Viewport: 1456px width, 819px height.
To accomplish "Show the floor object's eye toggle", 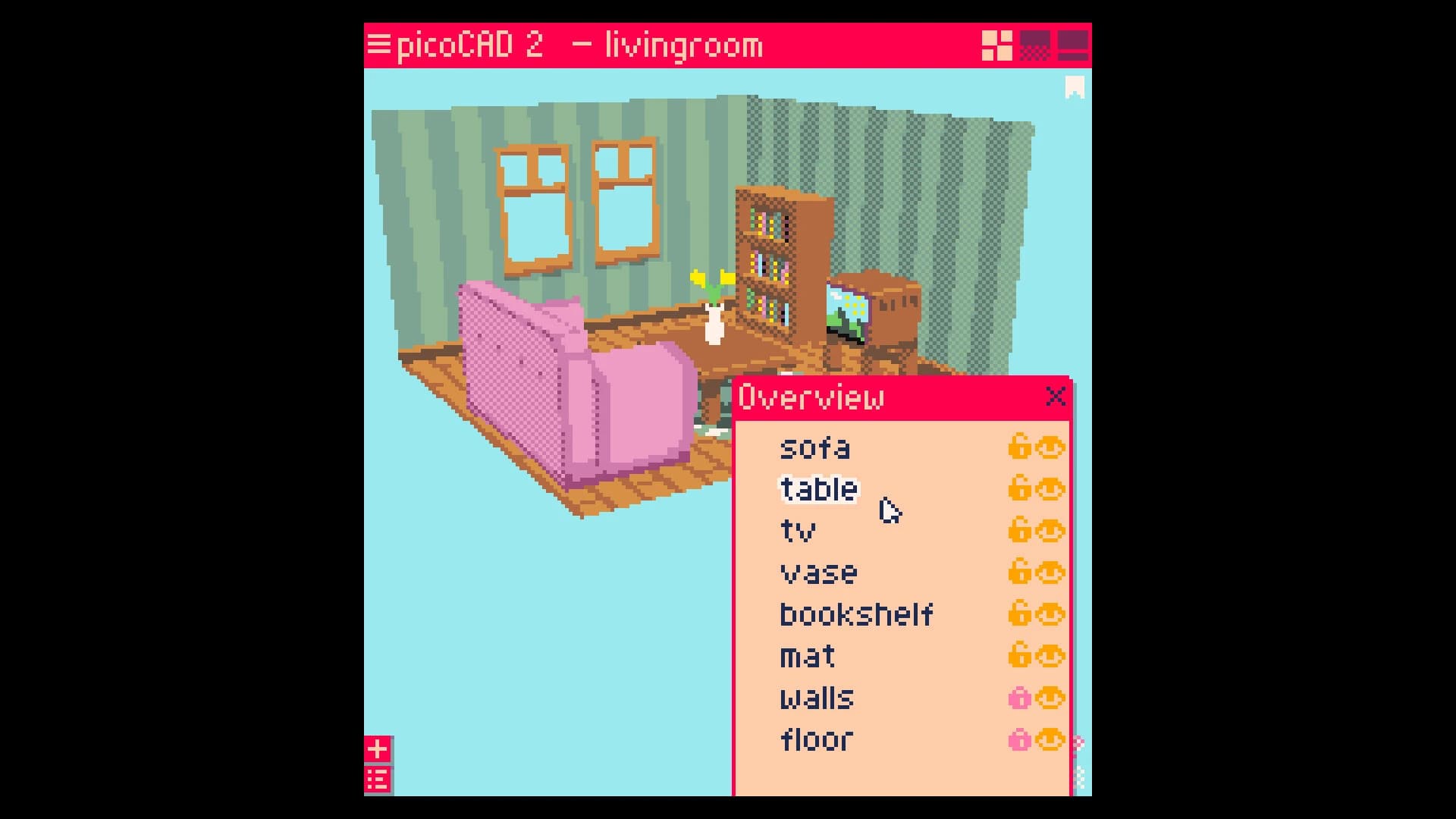I will [x=1052, y=739].
